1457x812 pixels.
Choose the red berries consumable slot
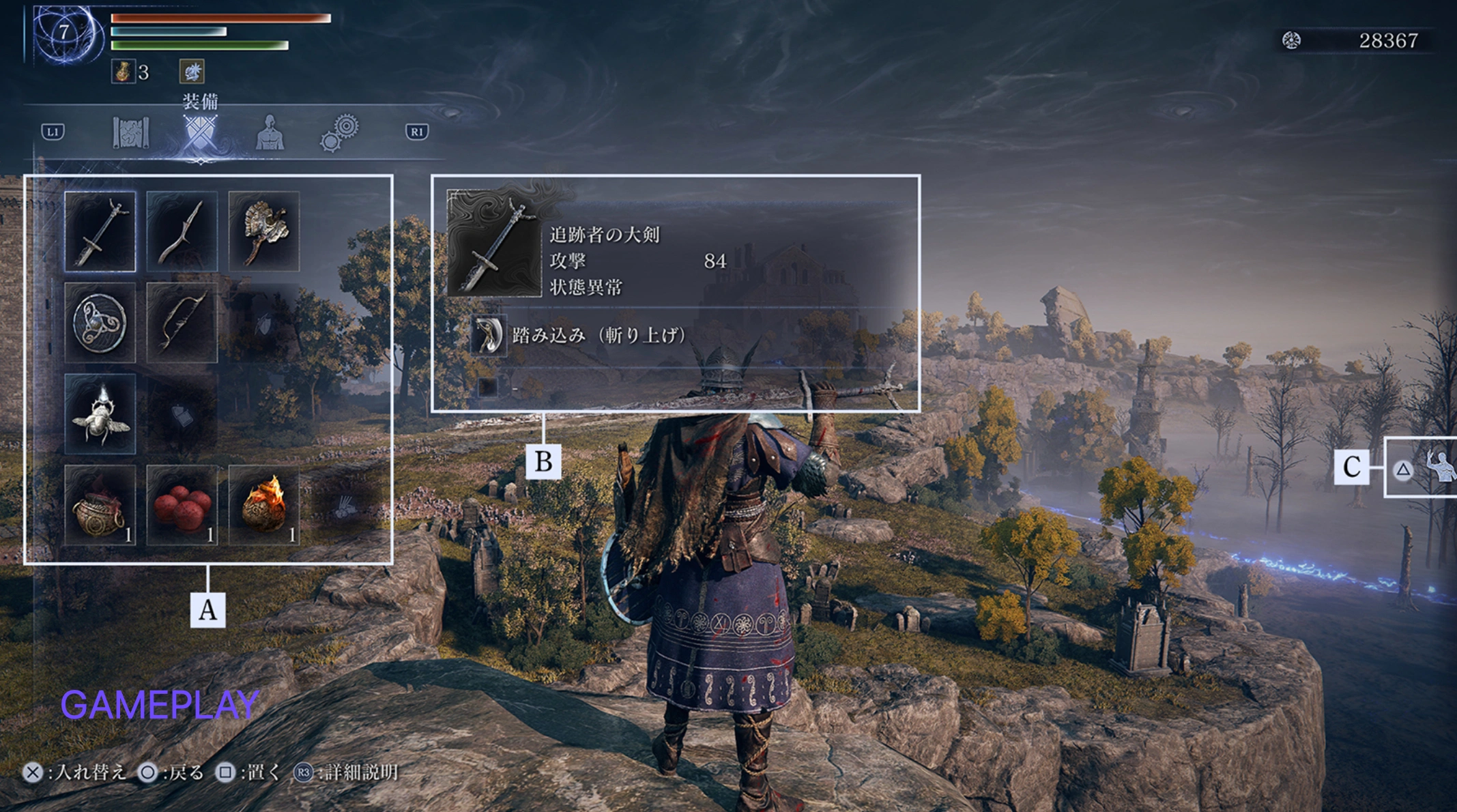coord(182,506)
